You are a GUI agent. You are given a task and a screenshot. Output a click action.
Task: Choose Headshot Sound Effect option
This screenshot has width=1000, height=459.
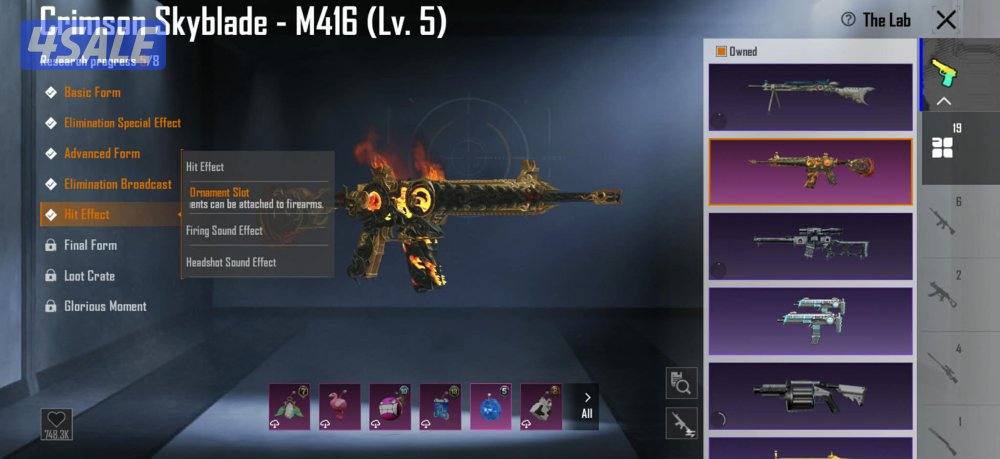tap(231, 262)
